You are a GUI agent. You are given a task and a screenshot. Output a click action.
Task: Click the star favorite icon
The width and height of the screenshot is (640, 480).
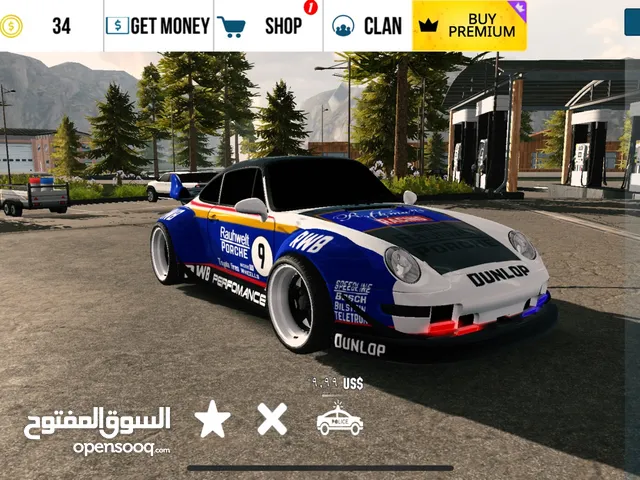coord(212,419)
